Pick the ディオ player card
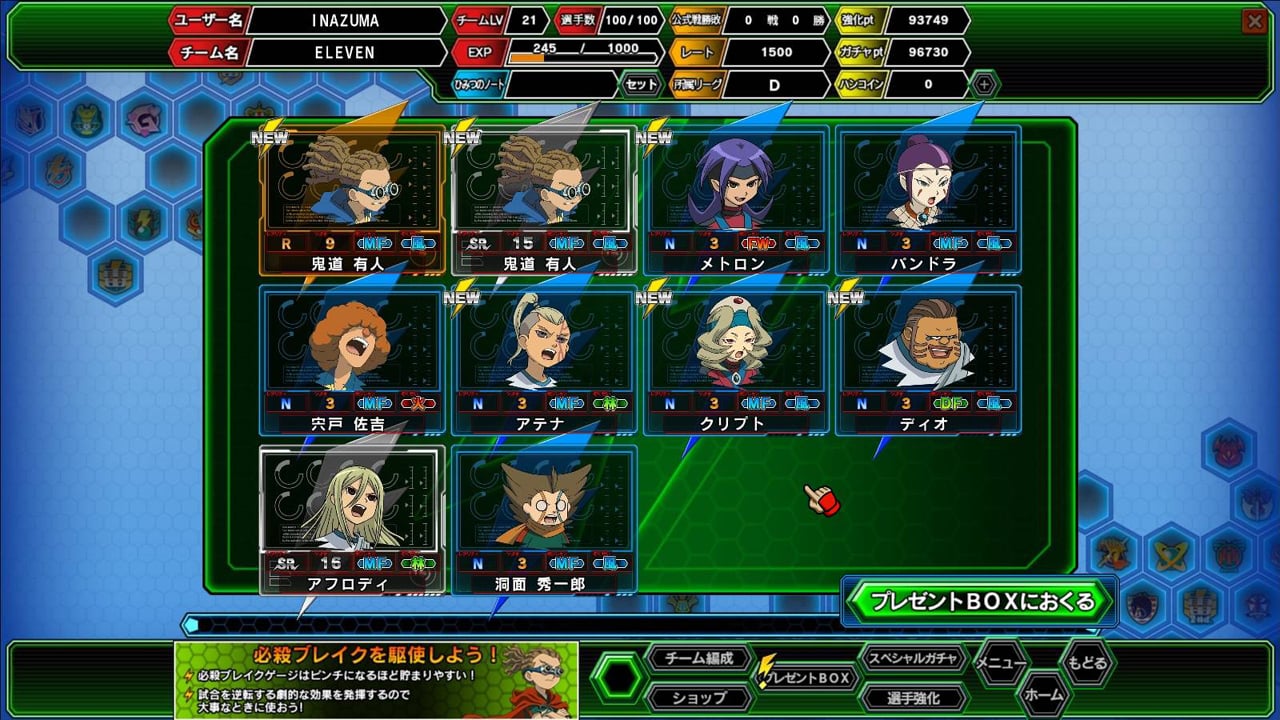1280x720 pixels. (x=928, y=360)
